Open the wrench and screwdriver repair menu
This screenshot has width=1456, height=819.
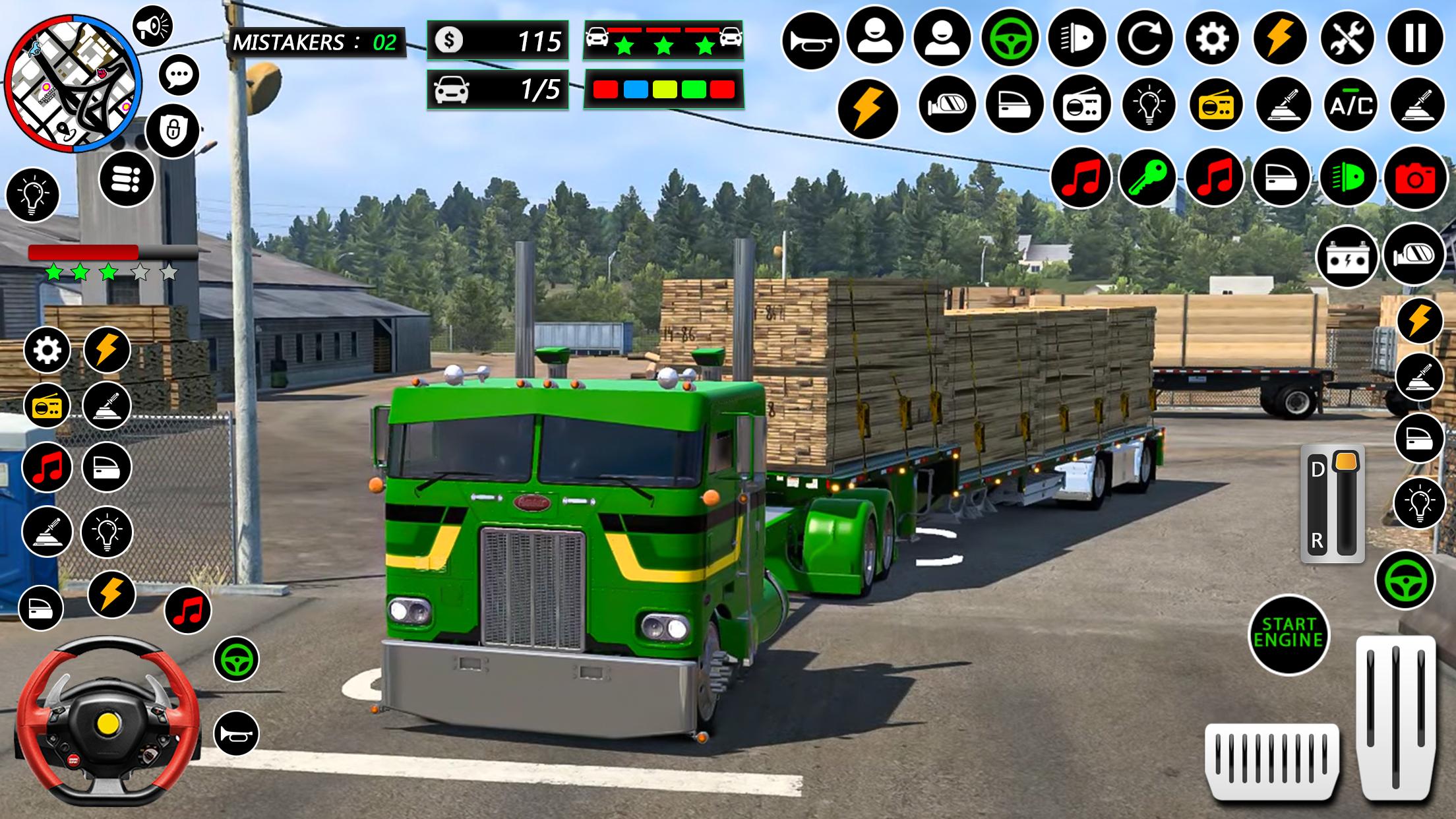1349,39
